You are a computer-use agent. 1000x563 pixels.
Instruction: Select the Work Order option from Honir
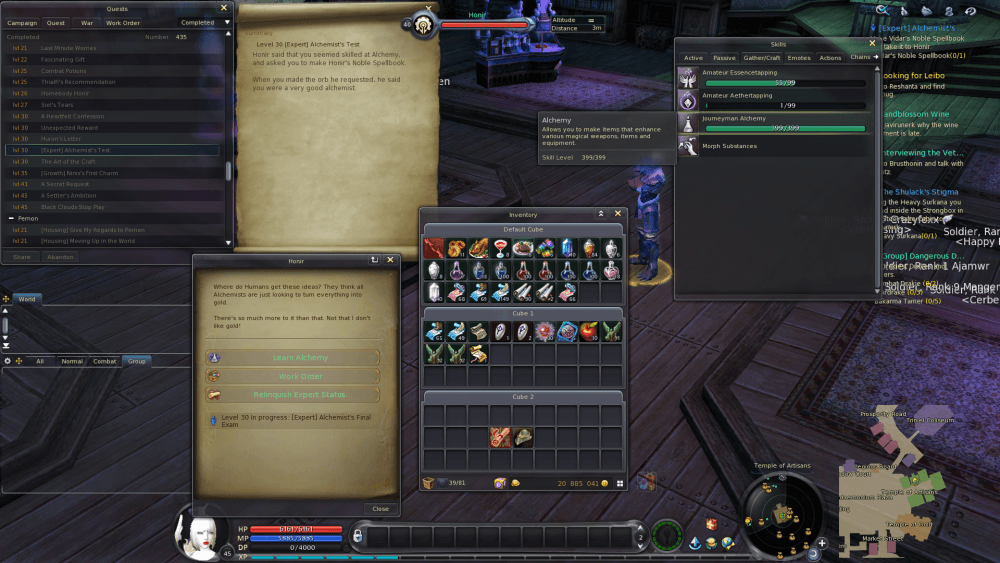click(300, 376)
